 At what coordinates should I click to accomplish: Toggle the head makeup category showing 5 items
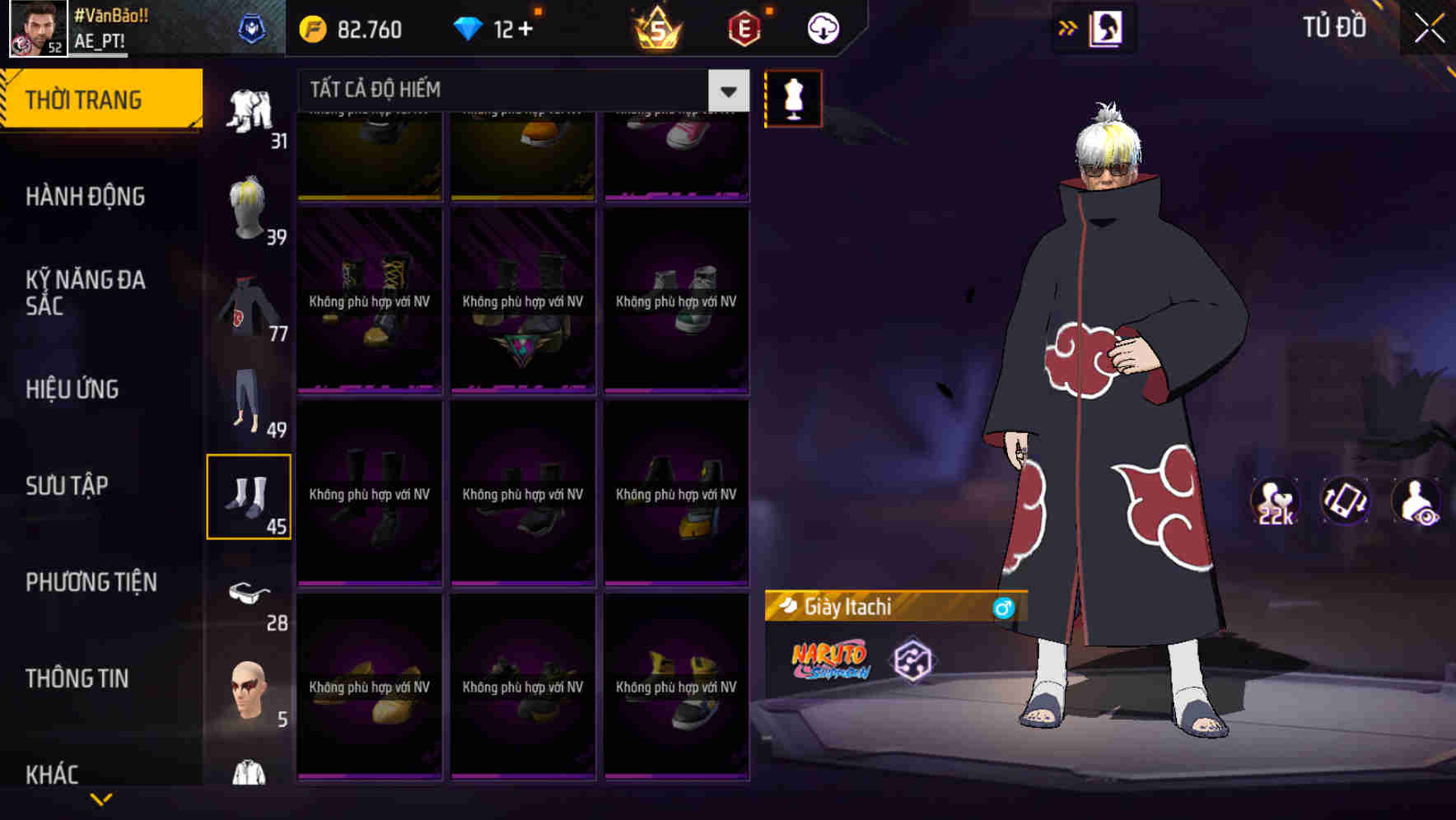click(x=250, y=696)
